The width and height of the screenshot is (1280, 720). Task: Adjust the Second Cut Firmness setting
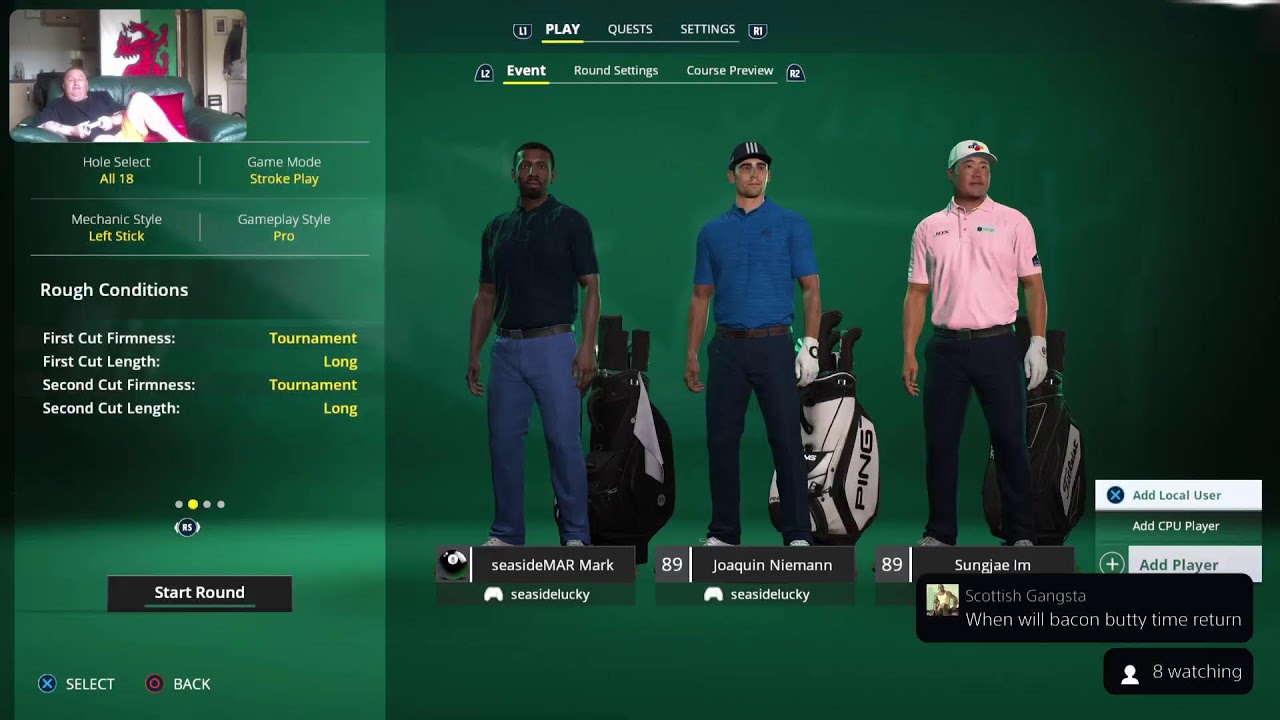click(x=200, y=385)
